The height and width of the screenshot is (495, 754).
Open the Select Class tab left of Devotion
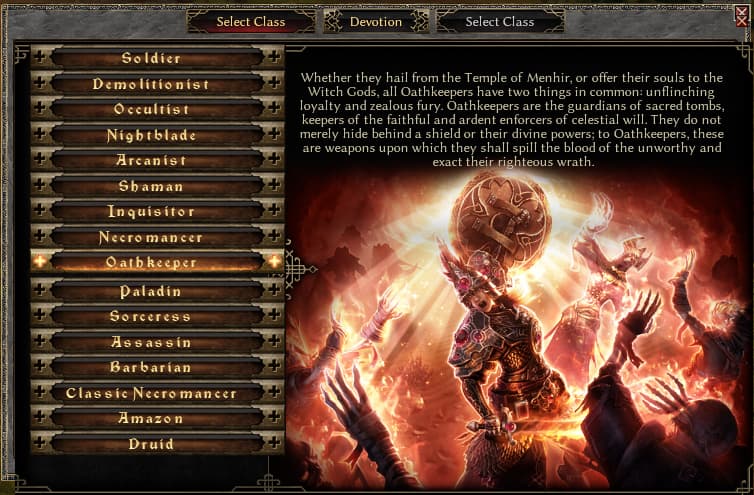(251, 21)
